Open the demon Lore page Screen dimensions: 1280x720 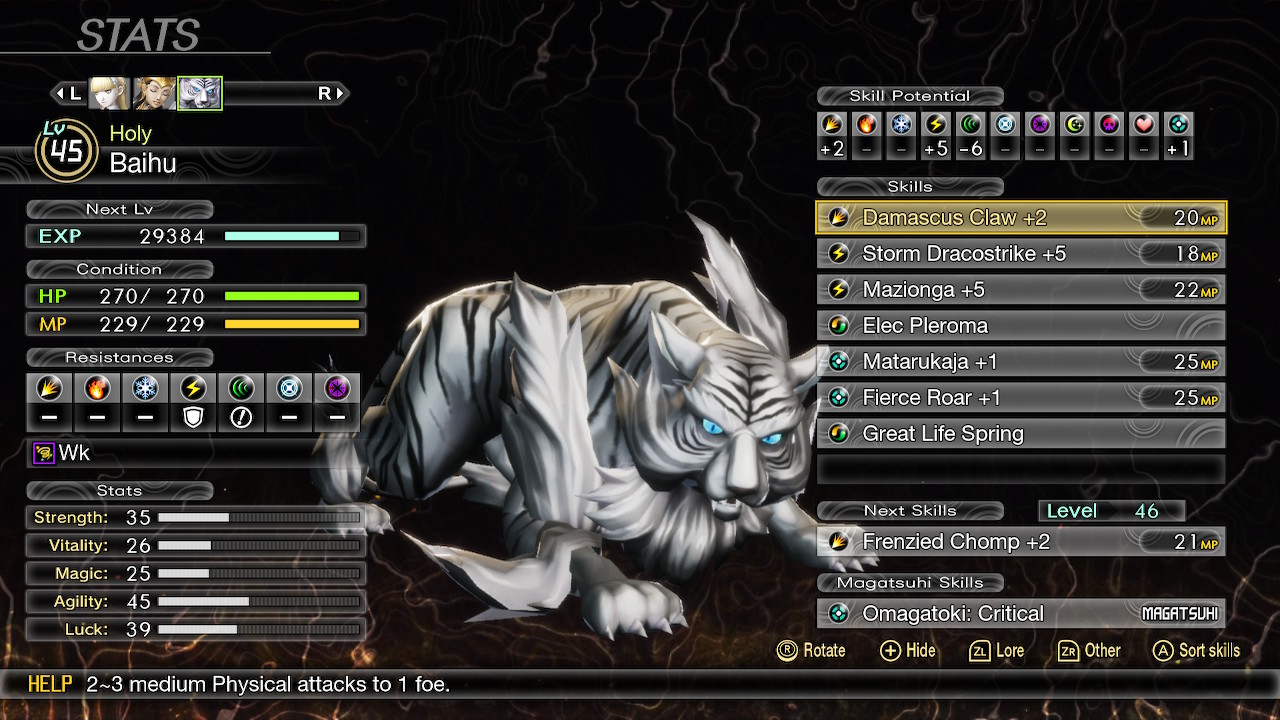pyautogui.click(x=997, y=651)
